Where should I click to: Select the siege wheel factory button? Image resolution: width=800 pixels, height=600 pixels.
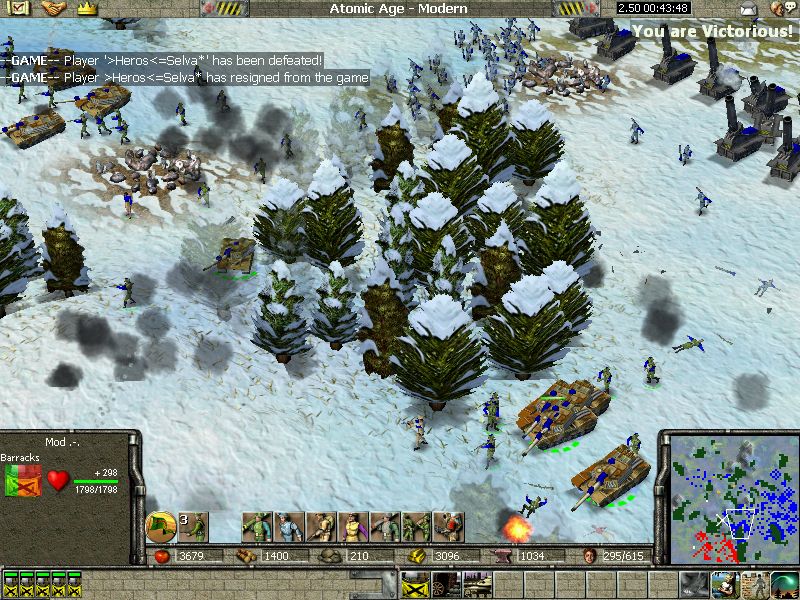[446, 584]
